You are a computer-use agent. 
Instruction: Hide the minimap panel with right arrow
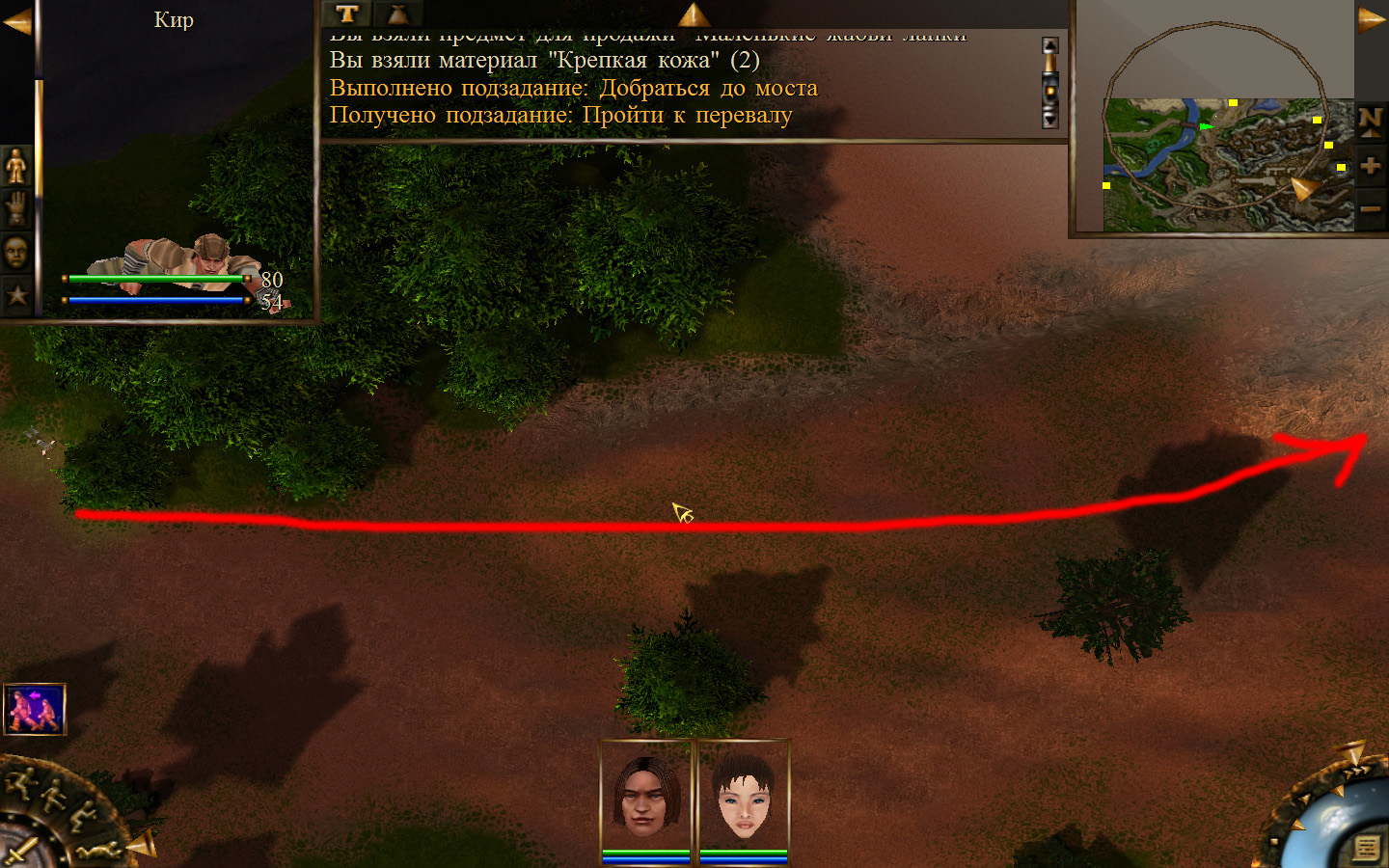click(x=1371, y=19)
